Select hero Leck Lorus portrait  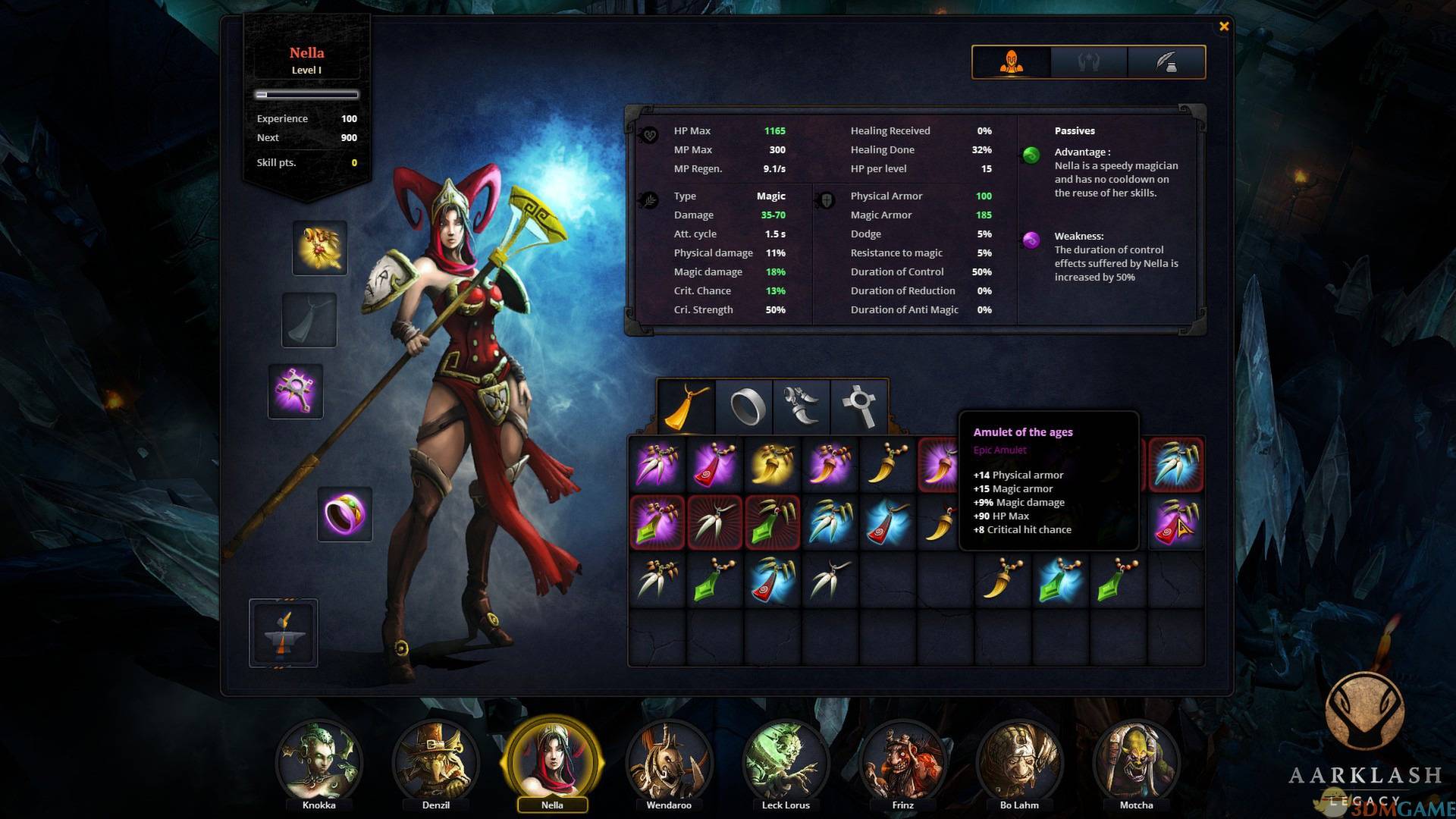tap(786, 762)
